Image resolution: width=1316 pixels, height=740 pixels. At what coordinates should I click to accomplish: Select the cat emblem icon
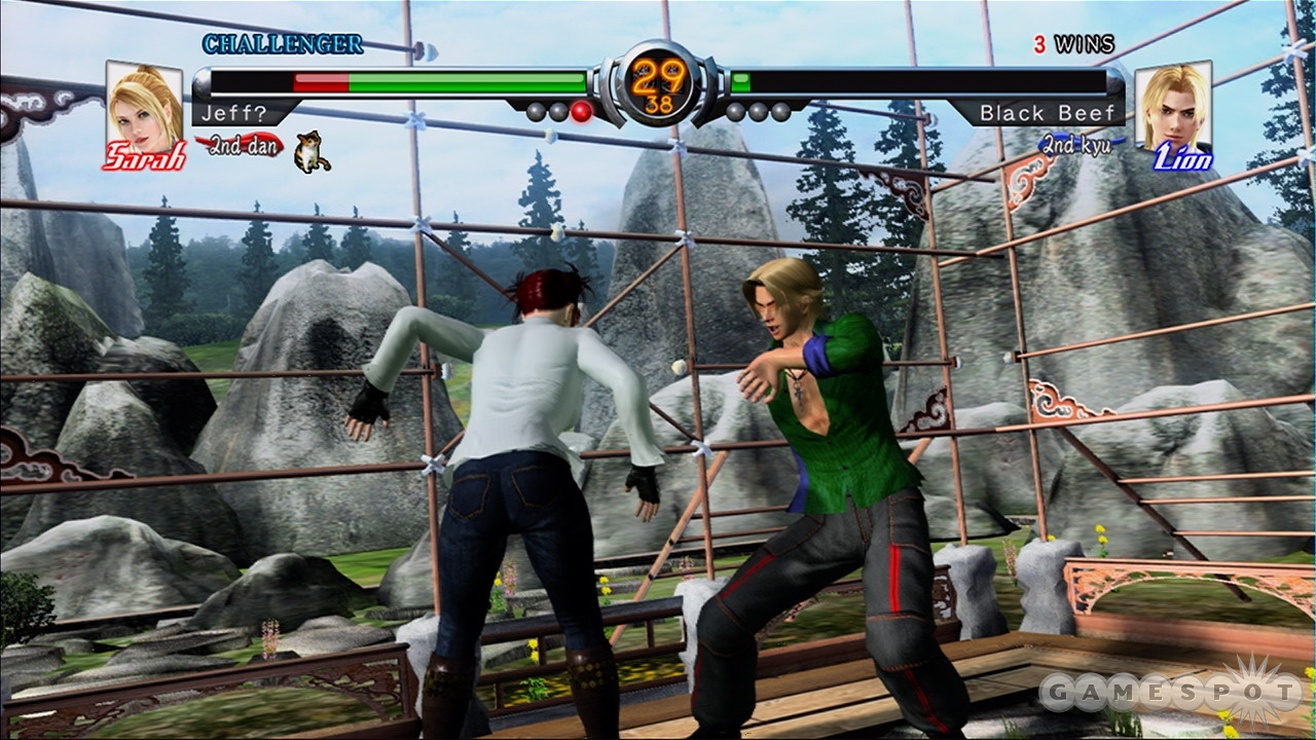pyautogui.click(x=312, y=151)
